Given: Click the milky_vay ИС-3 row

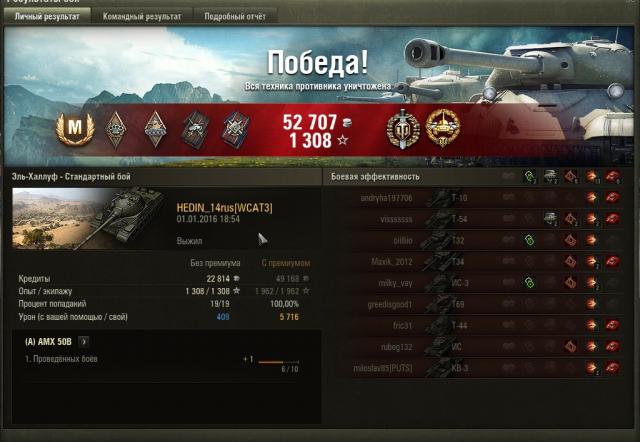Looking at the screenshot, I should [x=480, y=283].
